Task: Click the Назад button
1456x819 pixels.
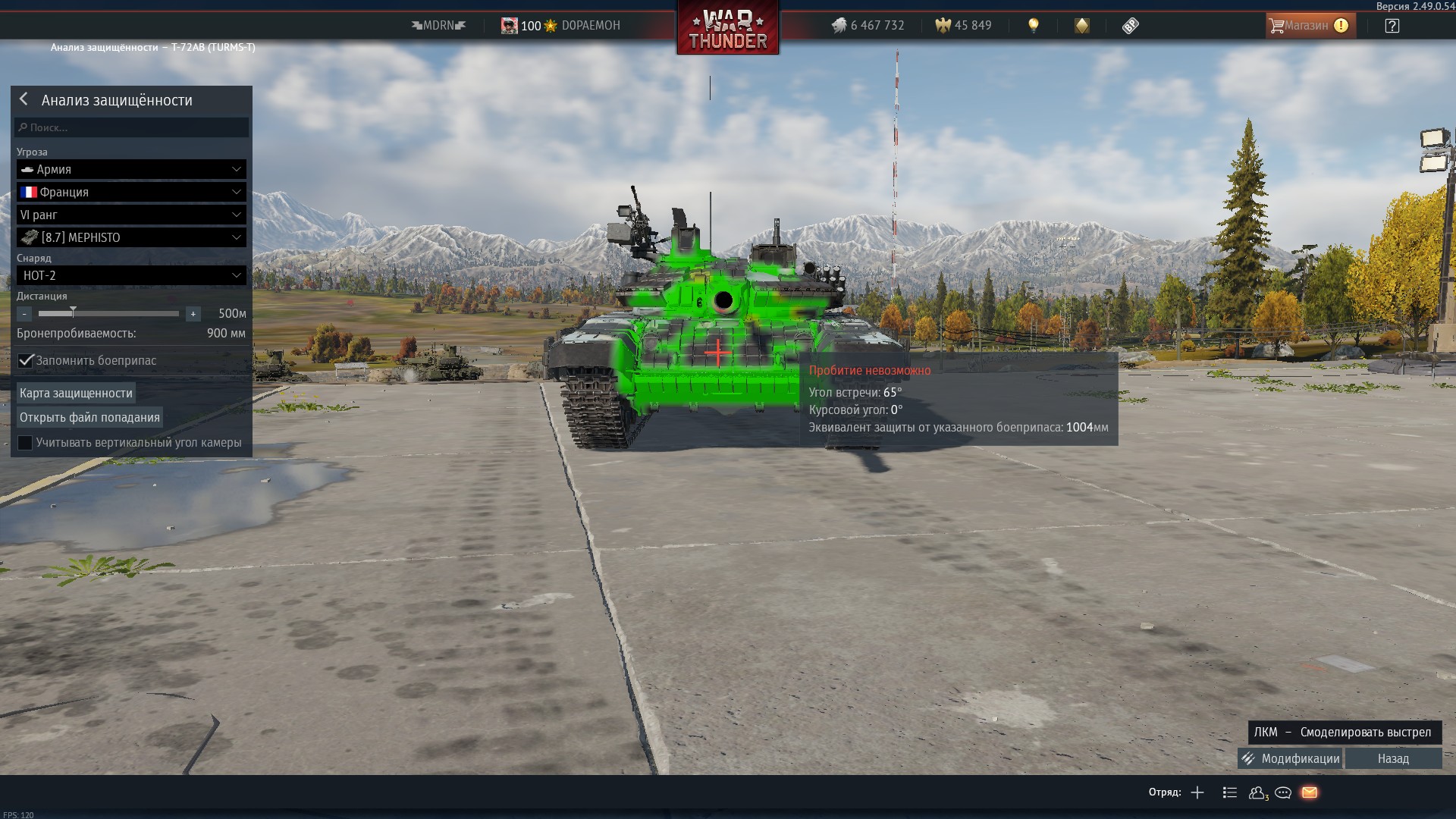Action: click(x=1393, y=758)
